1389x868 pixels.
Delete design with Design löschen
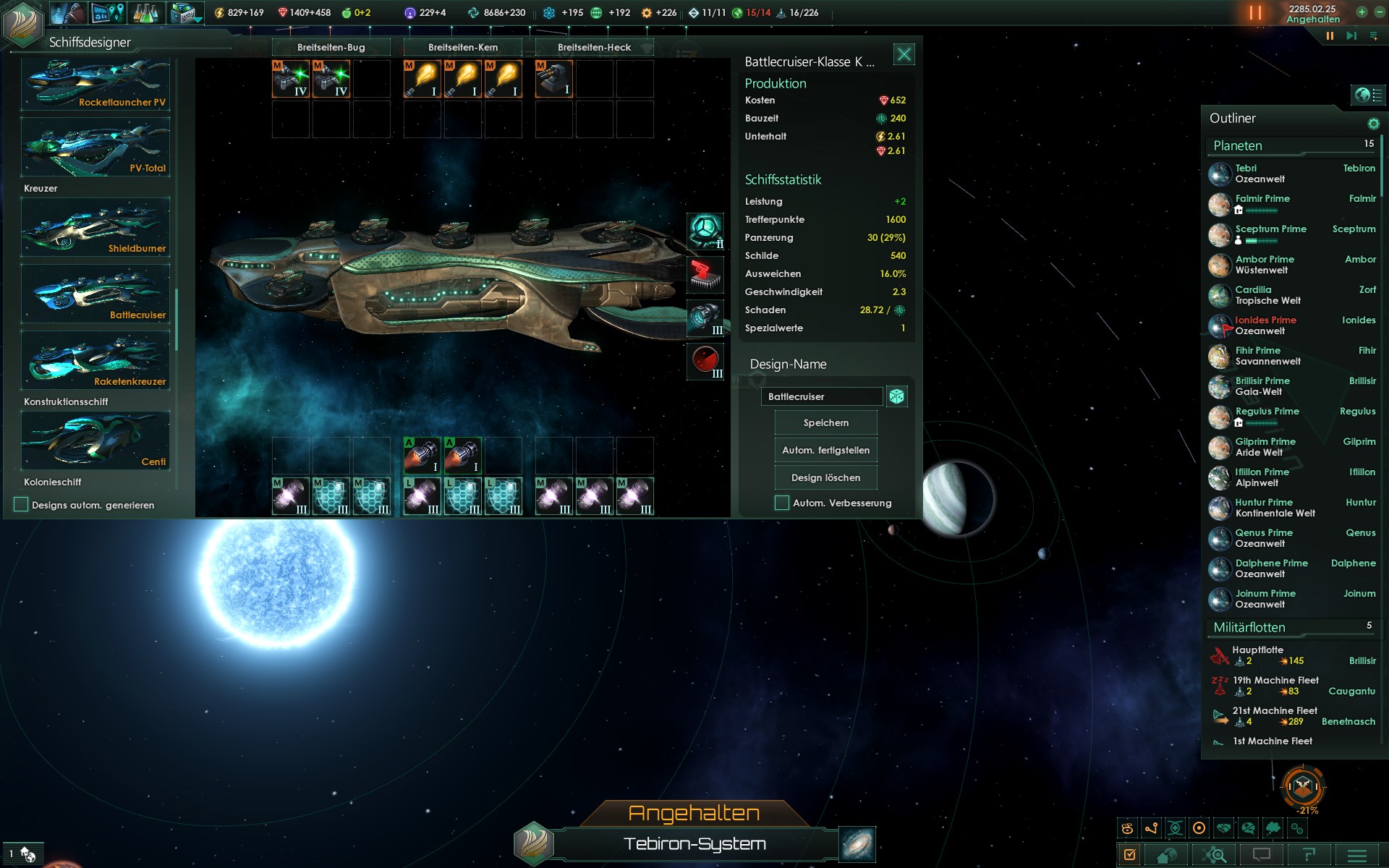(825, 477)
